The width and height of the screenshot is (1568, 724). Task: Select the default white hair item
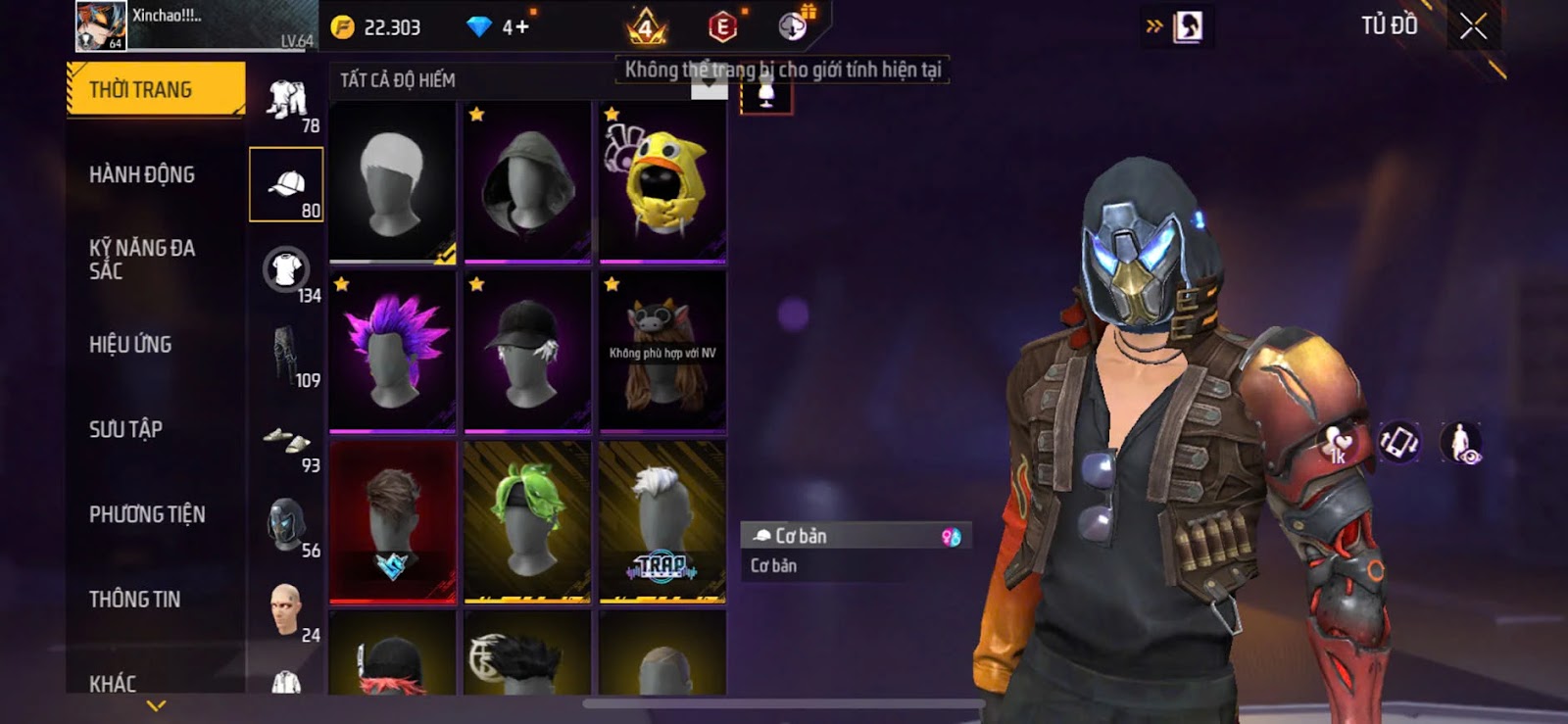coord(393,181)
